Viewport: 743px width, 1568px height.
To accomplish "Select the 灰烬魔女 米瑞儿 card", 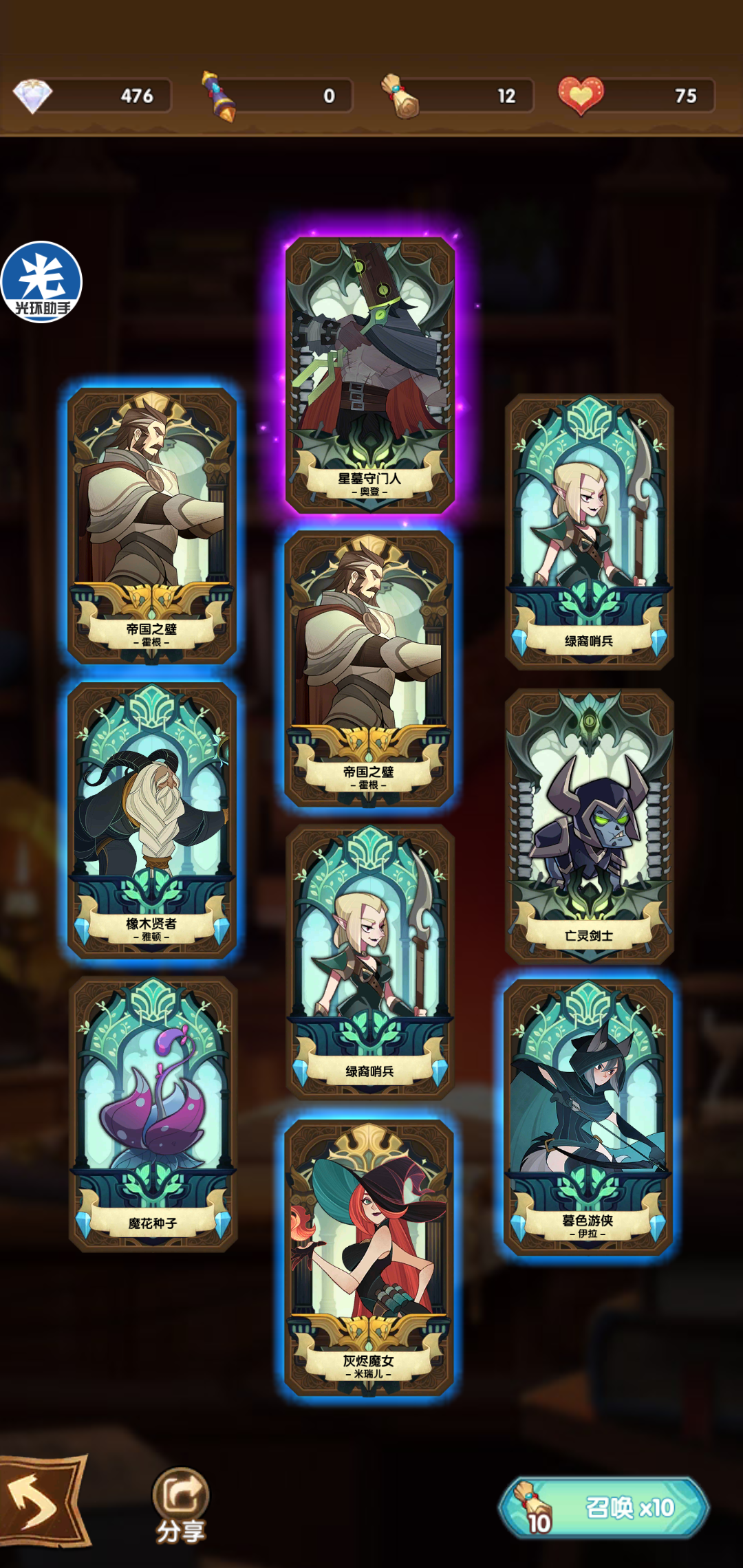I will click(x=369, y=1257).
